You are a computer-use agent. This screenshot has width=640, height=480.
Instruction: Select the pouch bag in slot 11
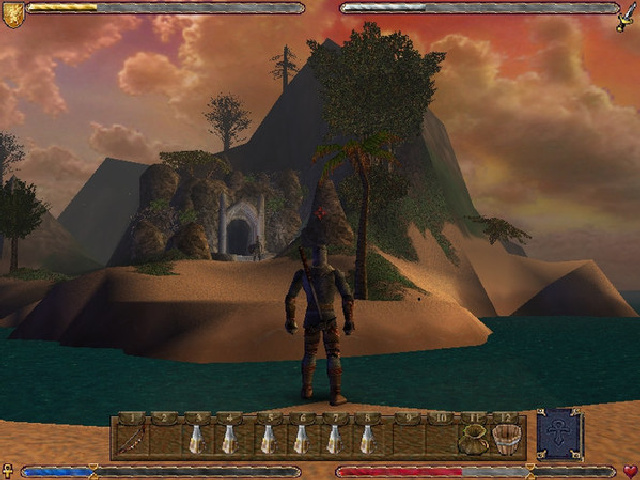pos(473,438)
